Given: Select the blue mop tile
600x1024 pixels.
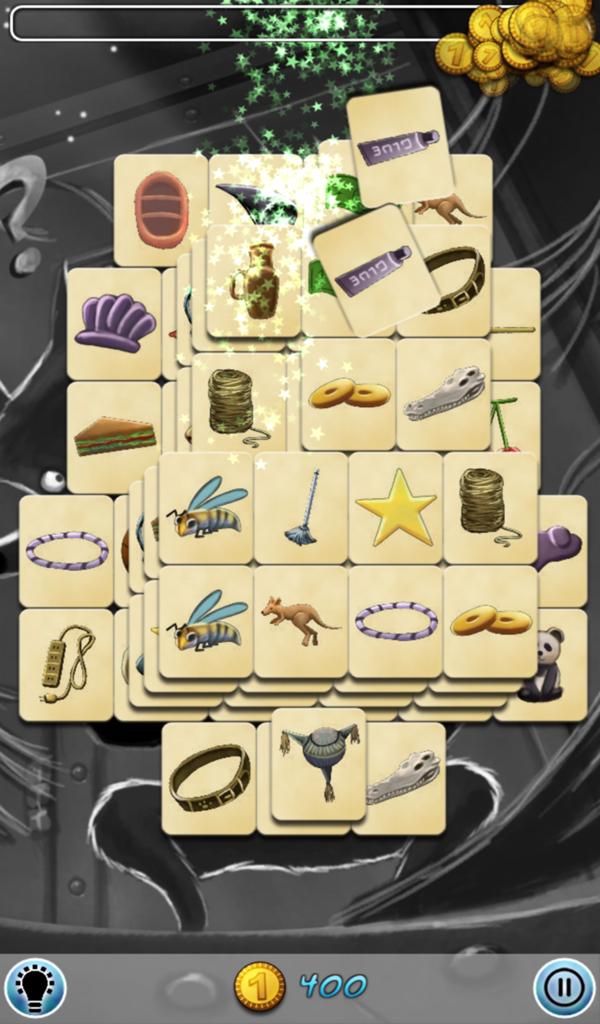Looking at the screenshot, I should (301, 507).
